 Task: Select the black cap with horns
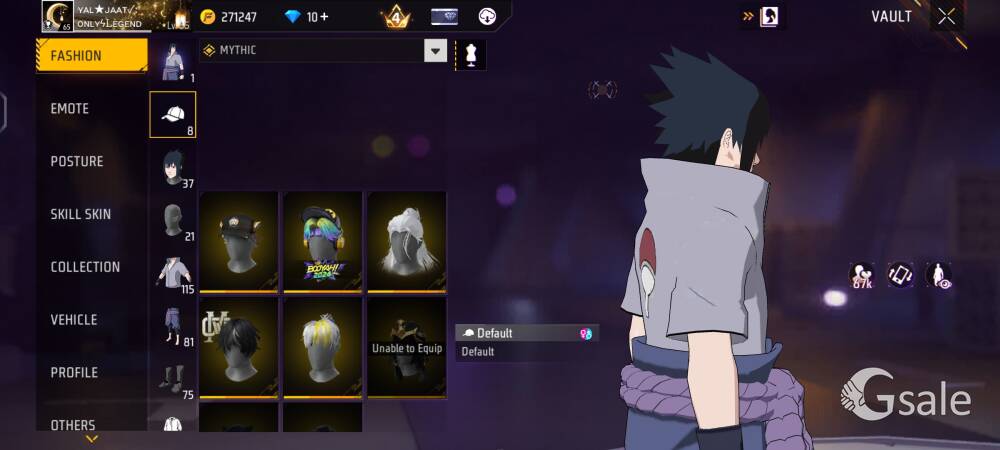tap(238, 241)
